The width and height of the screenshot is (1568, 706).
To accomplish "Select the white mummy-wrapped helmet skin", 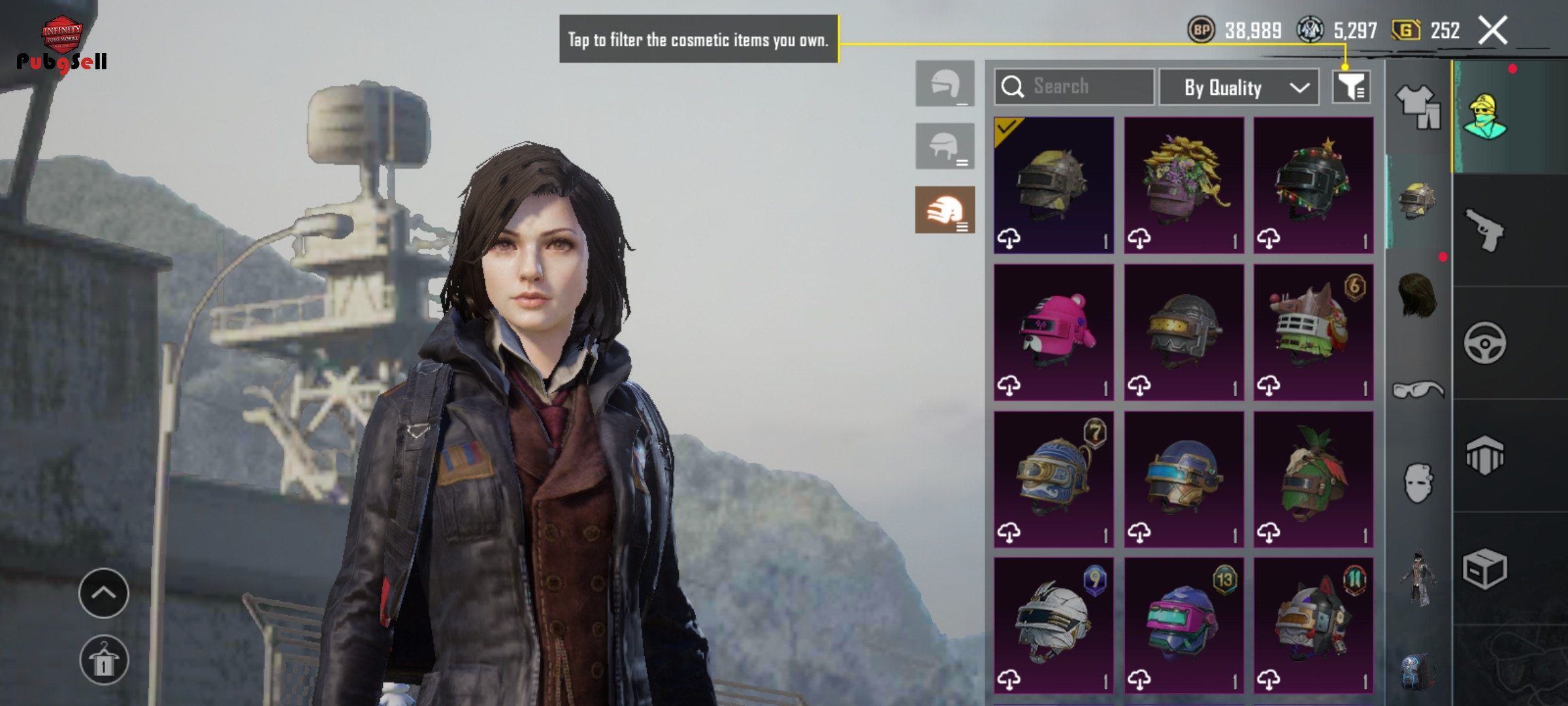I will [x=1053, y=626].
